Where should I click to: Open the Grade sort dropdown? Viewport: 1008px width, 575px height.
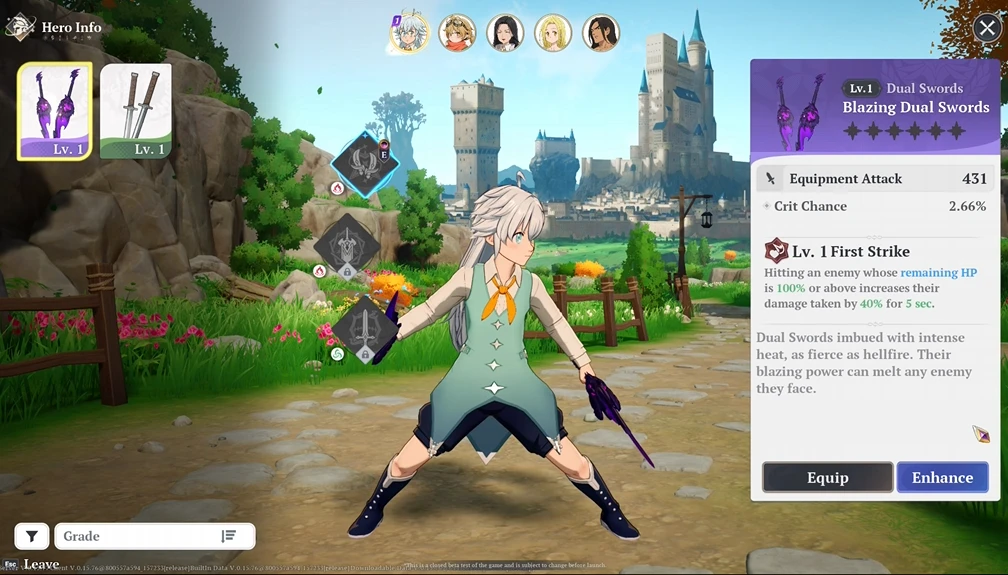[155, 536]
